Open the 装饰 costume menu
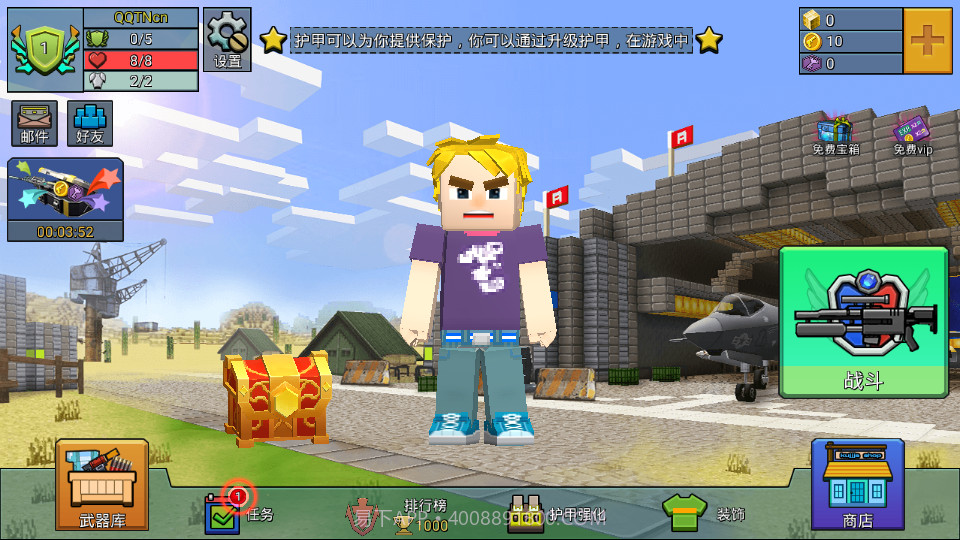The width and height of the screenshot is (960, 540). pyautogui.click(x=704, y=513)
